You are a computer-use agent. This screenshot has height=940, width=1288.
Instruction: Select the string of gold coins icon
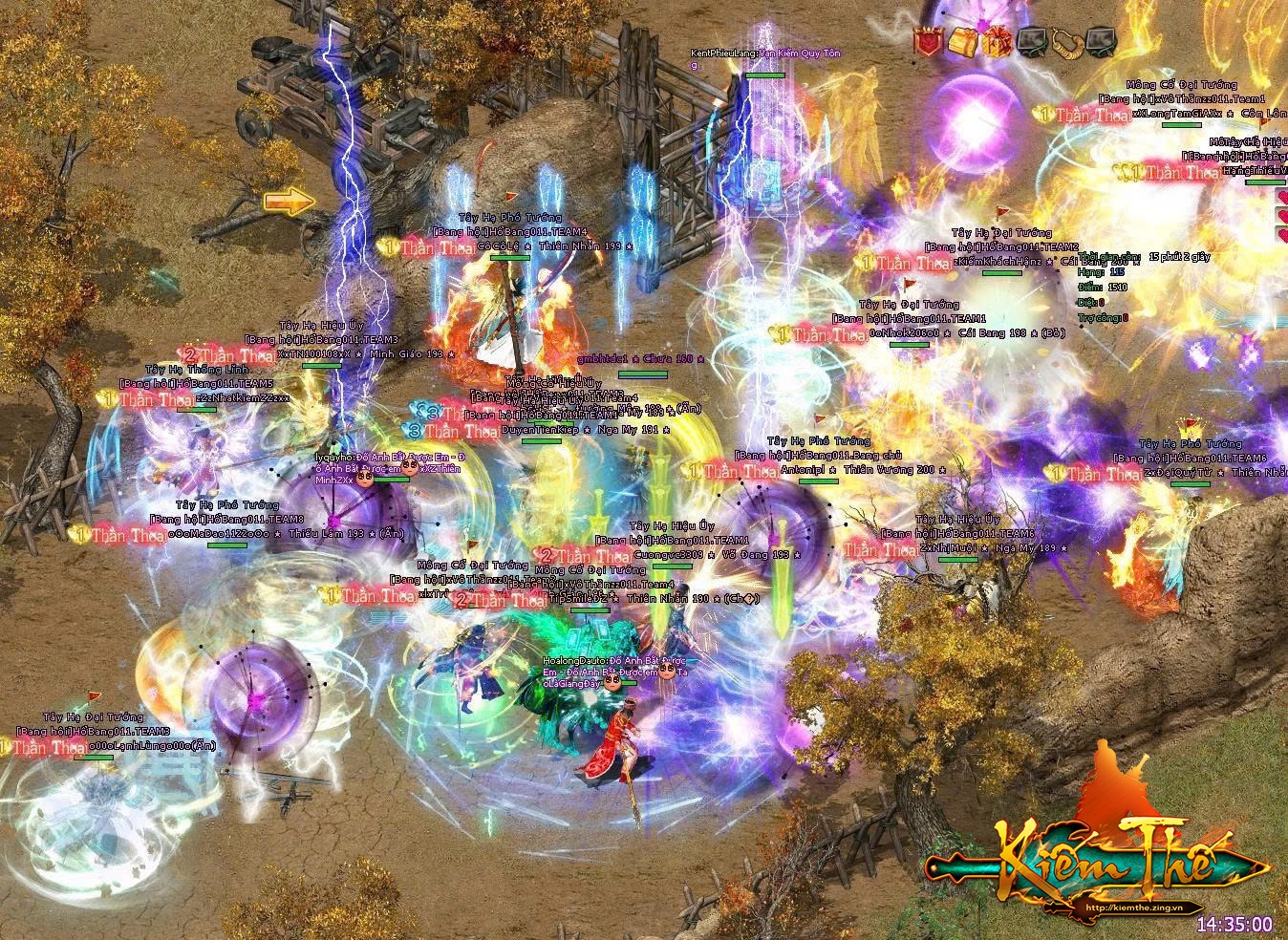(1065, 41)
